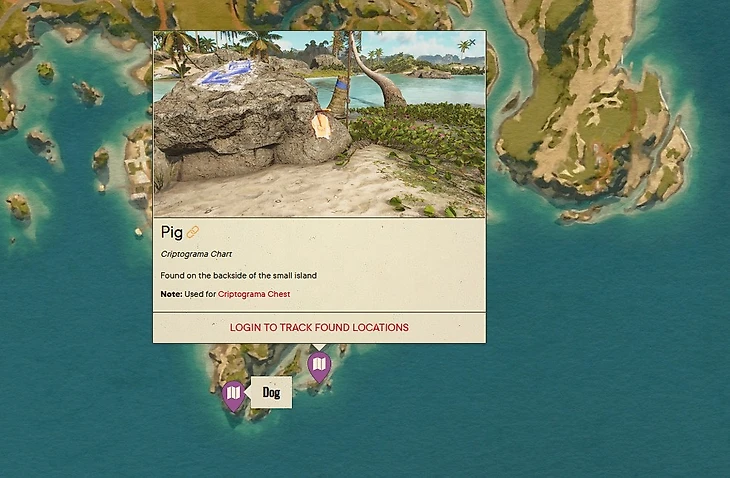Screen dimensions: 730x478
Task: Open the Criptograma Chest link
Action: [254, 294]
